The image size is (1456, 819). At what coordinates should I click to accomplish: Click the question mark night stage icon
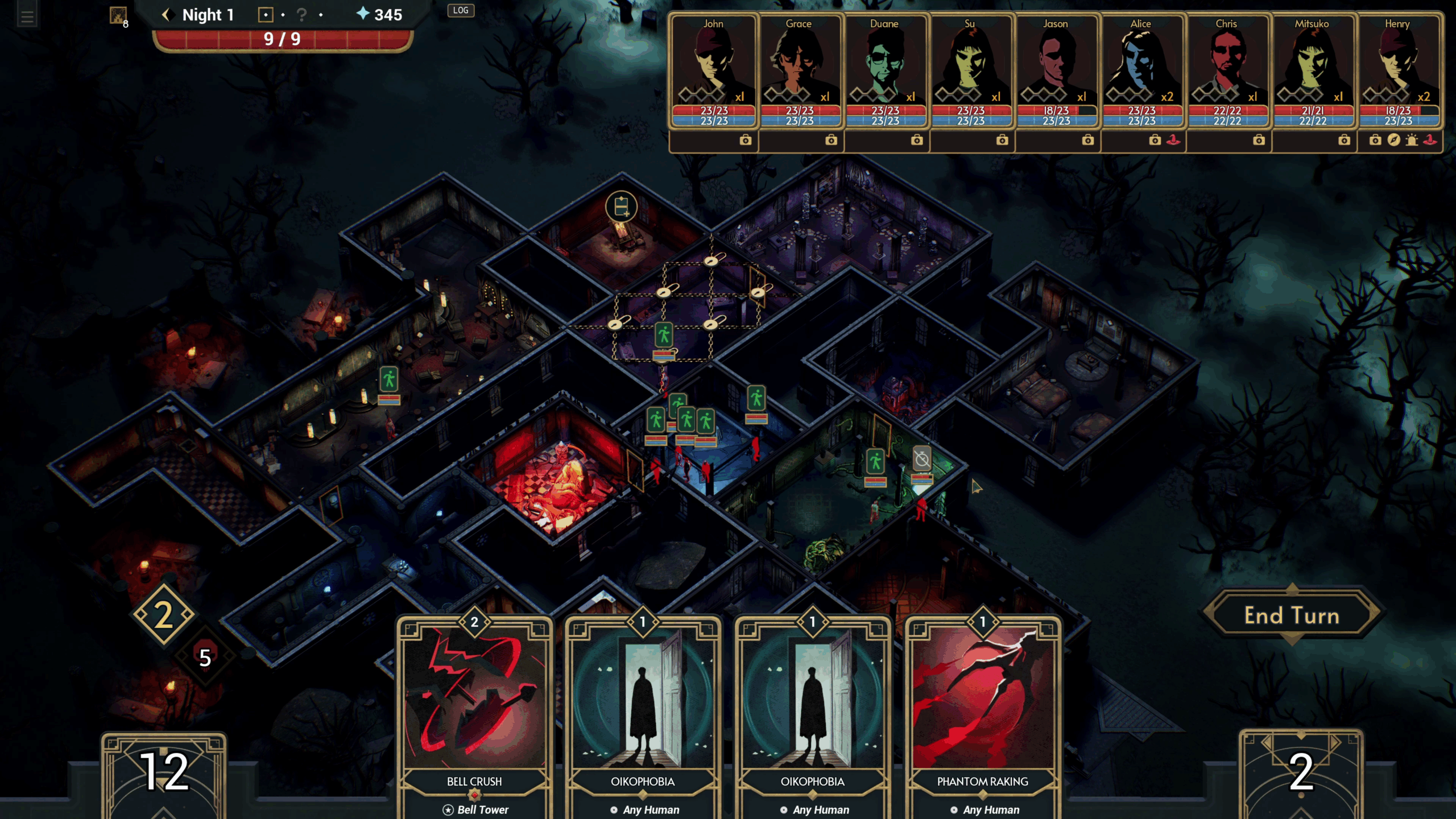coord(302,15)
